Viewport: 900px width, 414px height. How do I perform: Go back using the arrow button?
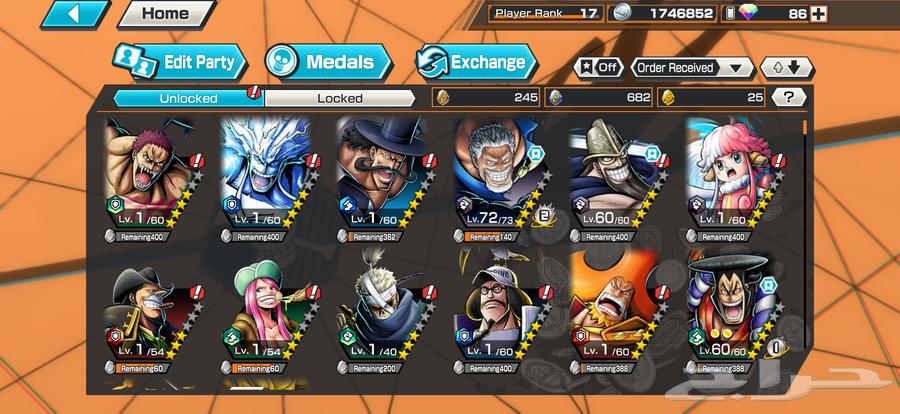click(x=75, y=15)
